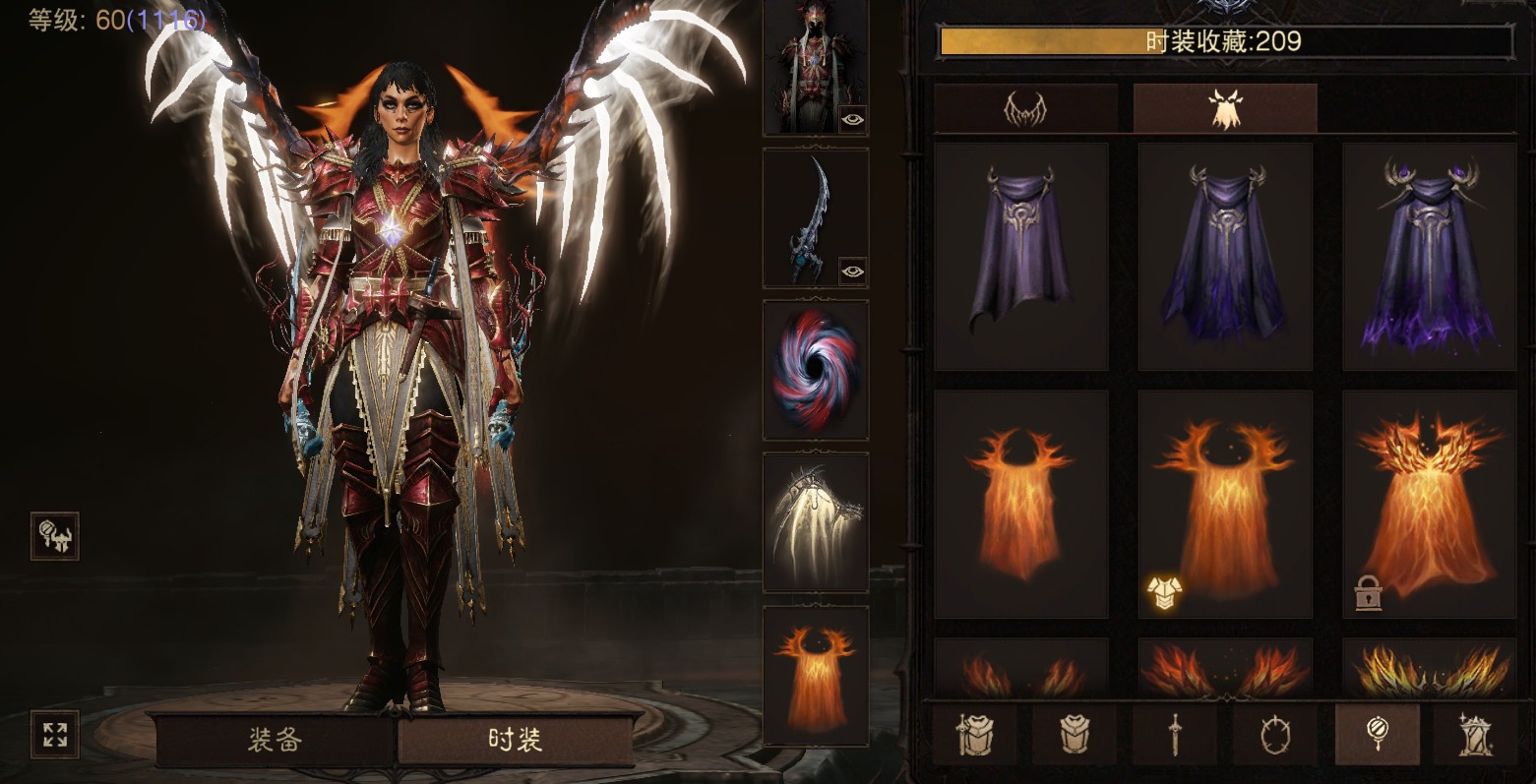Viewport: 1536px width, 784px height.
Task: Choose the equipped white wings slot
Action: (816, 521)
